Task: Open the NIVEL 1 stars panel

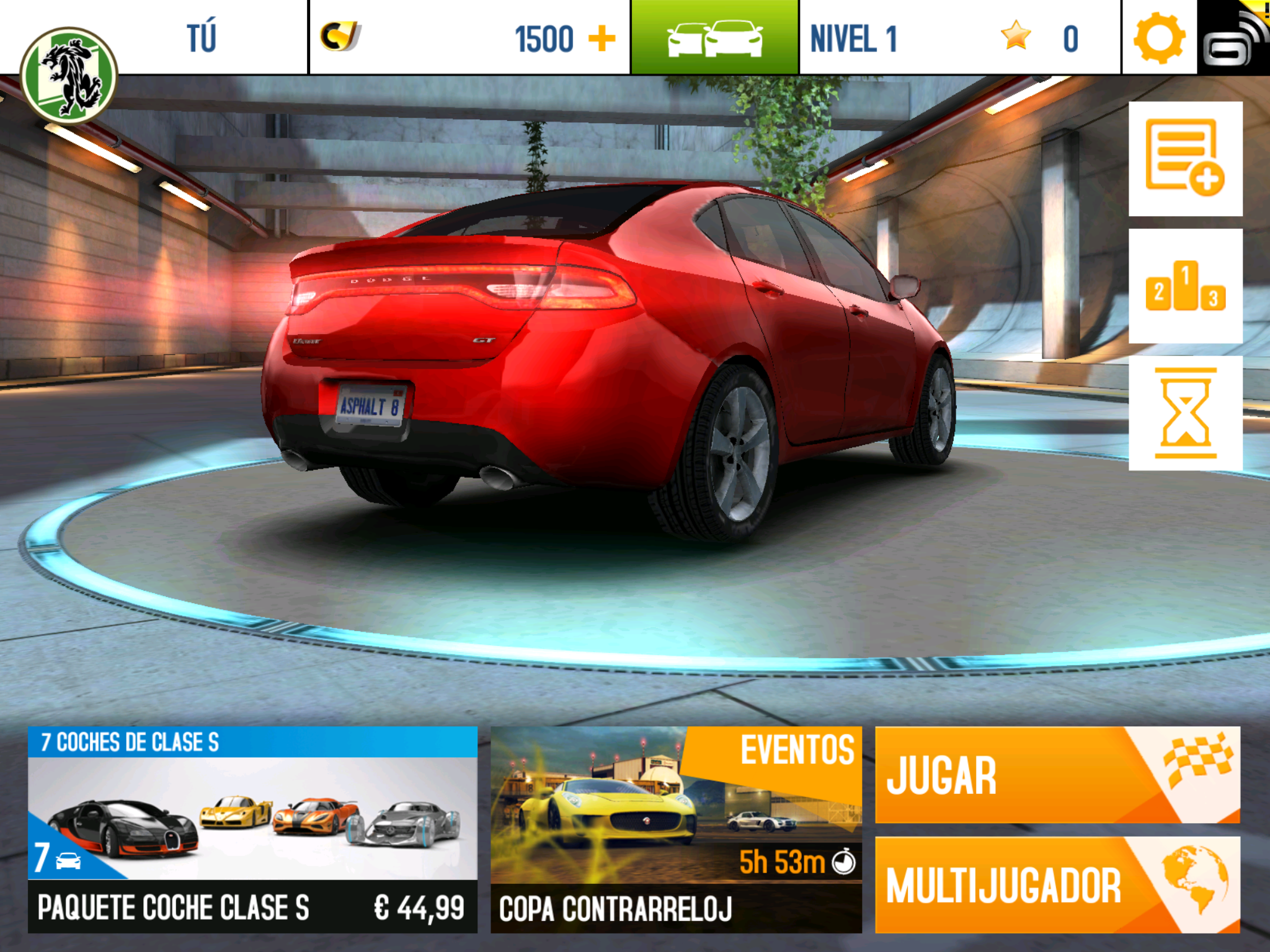Action: 960,38
